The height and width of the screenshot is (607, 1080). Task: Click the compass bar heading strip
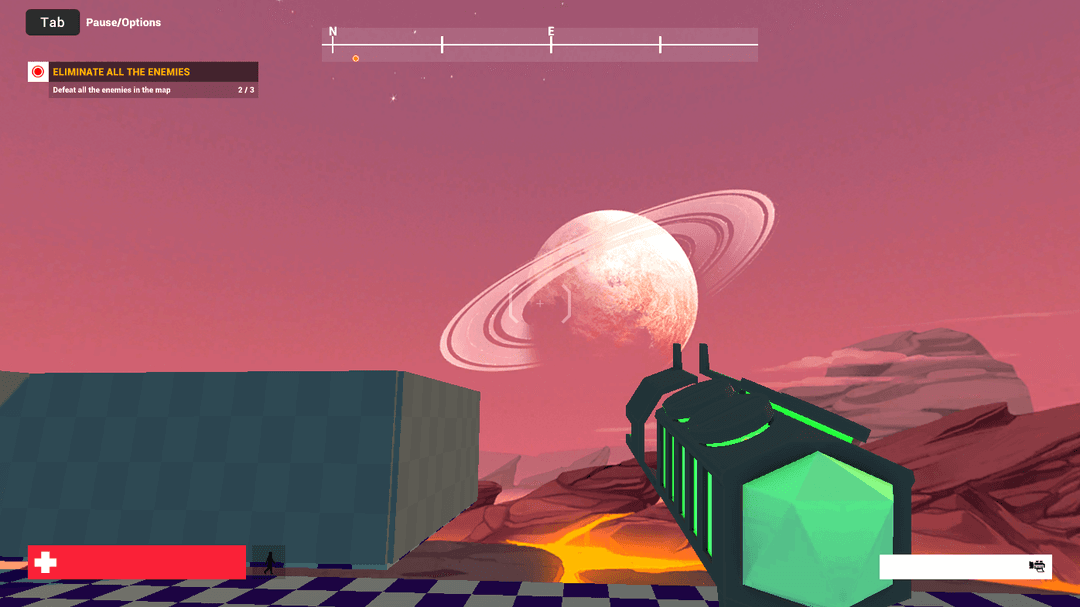coord(539,45)
